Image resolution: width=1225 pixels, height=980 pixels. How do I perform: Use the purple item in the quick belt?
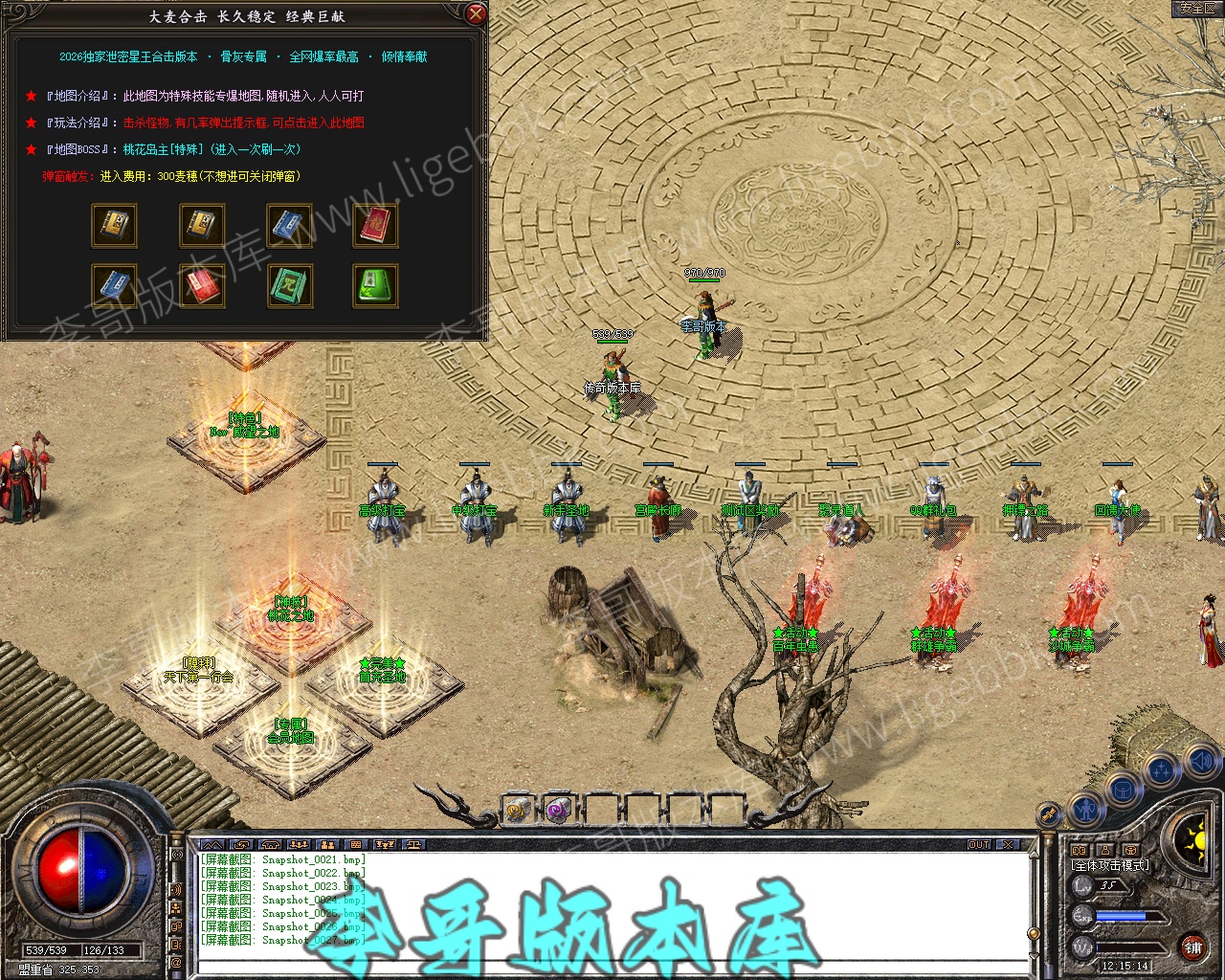(x=558, y=811)
